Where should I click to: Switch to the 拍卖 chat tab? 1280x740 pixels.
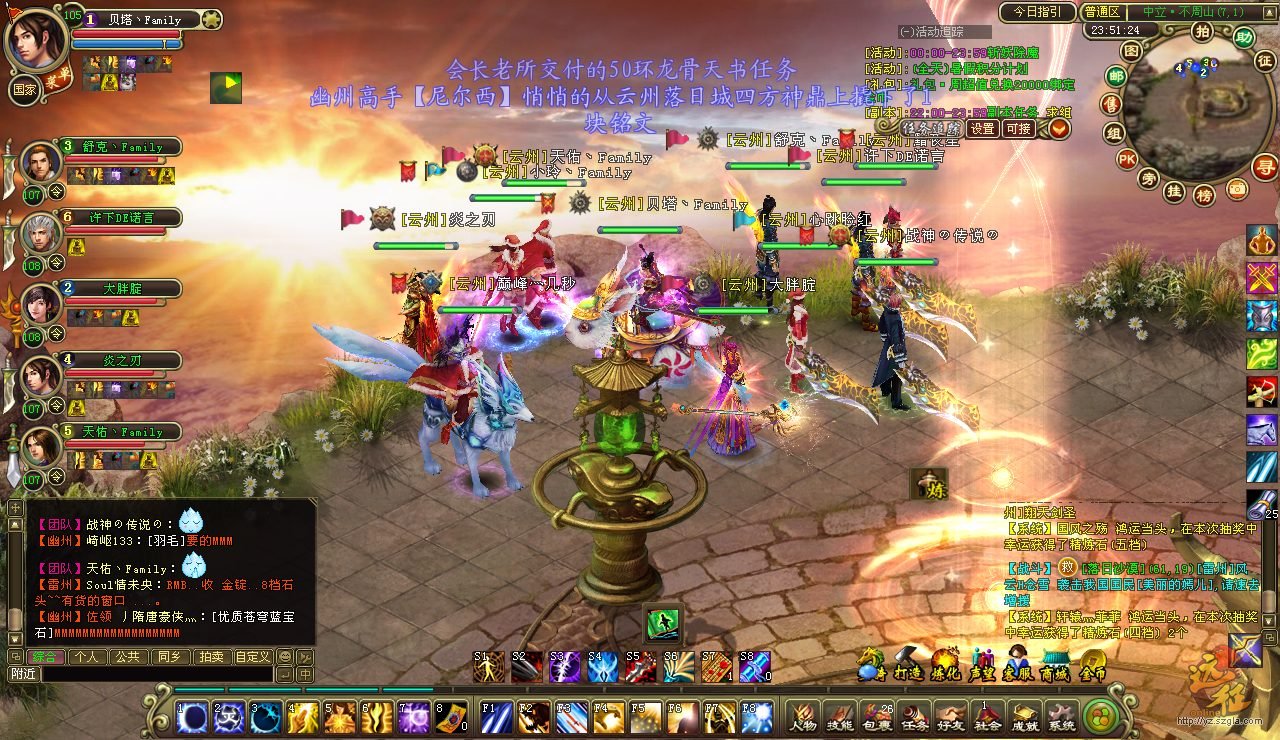click(x=210, y=657)
